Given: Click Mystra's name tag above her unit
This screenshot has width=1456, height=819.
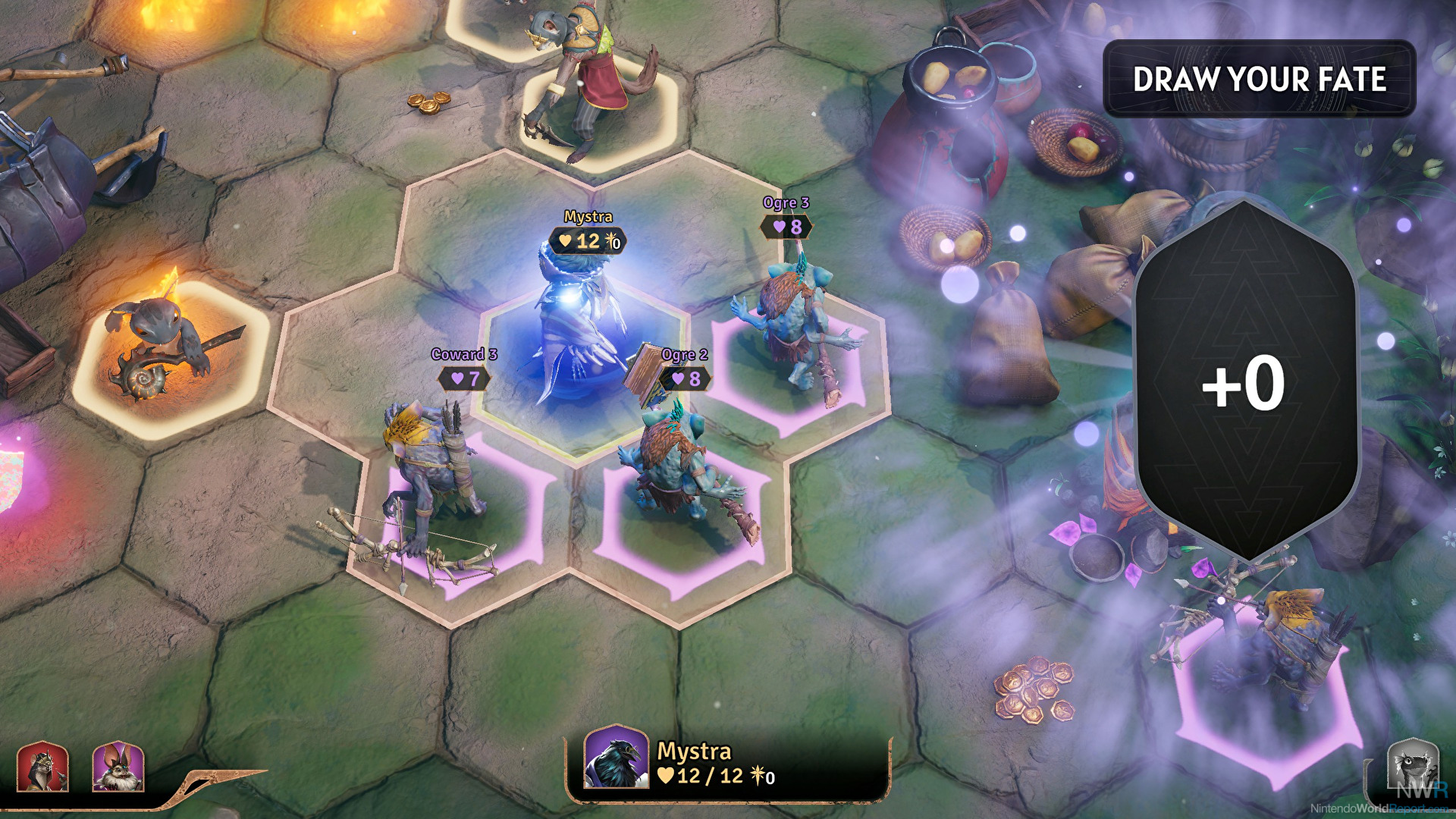Looking at the screenshot, I should [x=588, y=217].
